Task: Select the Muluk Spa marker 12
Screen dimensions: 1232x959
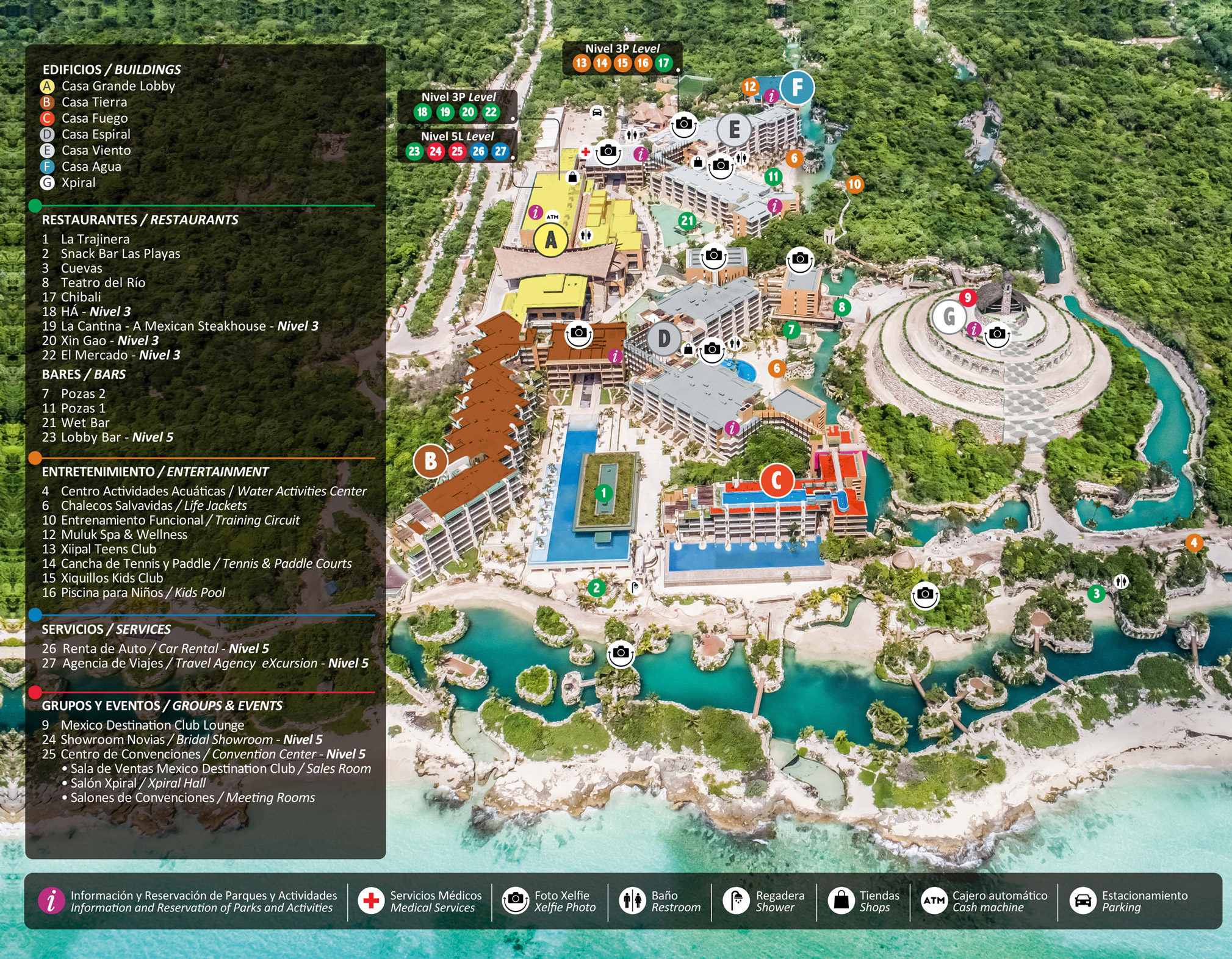Action: pyautogui.click(x=750, y=87)
